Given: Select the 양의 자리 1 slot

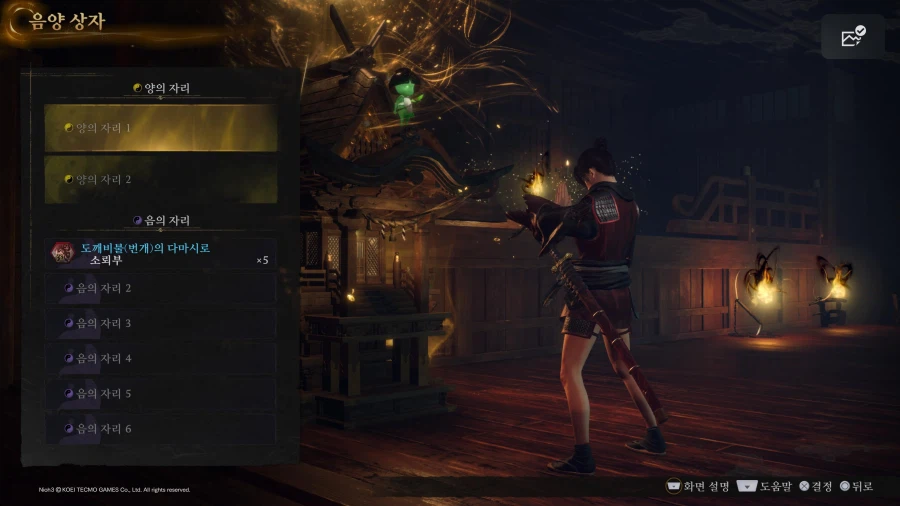Looking at the screenshot, I should [160, 128].
